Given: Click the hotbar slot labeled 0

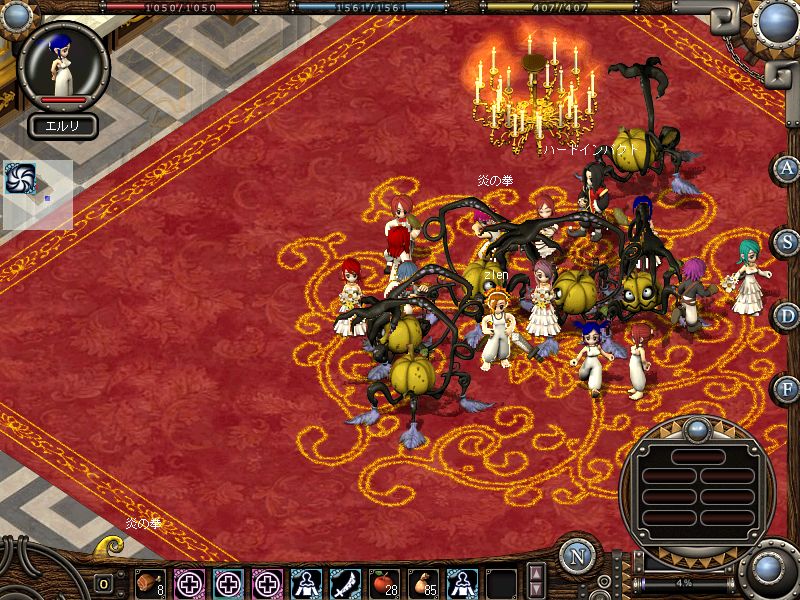Looking at the screenshot, I should click(103, 583).
